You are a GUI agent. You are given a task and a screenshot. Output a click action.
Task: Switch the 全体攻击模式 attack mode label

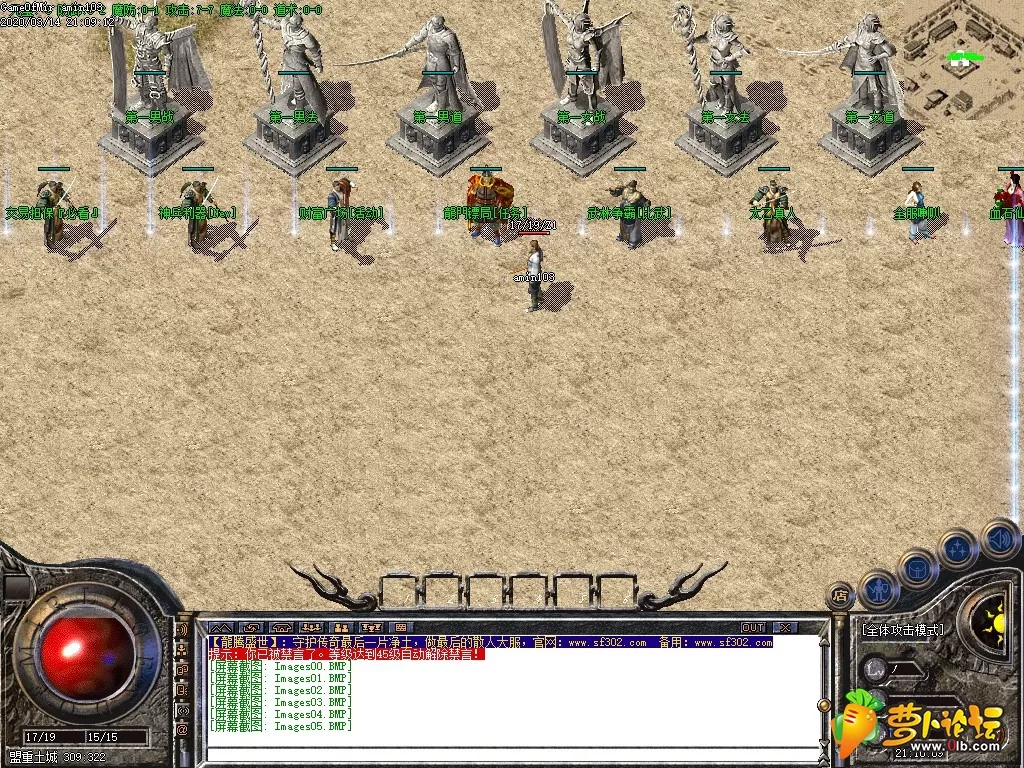click(903, 630)
